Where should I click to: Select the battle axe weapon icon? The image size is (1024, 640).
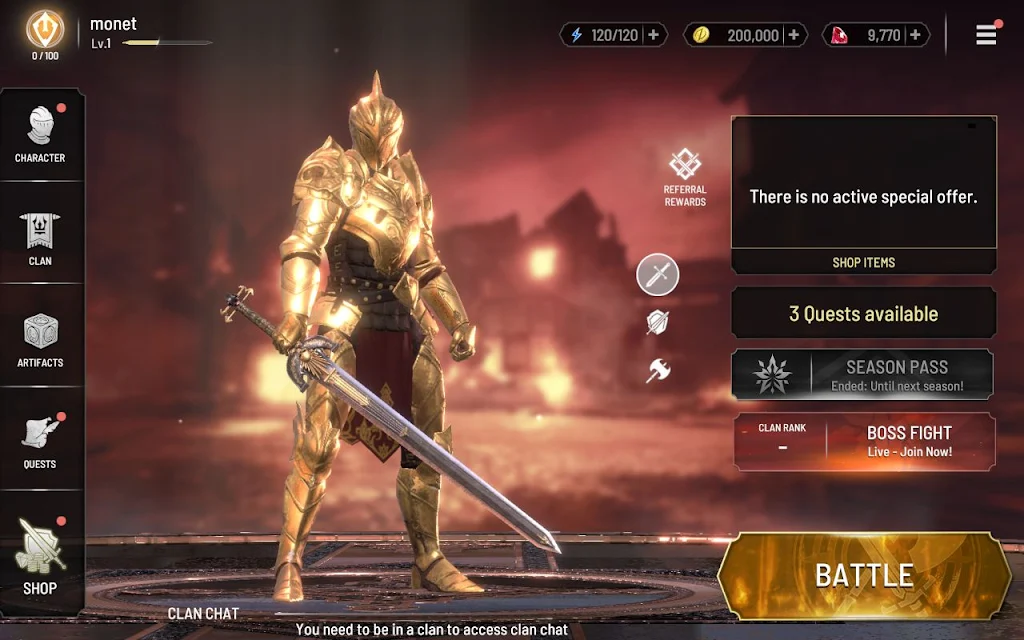click(658, 371)
